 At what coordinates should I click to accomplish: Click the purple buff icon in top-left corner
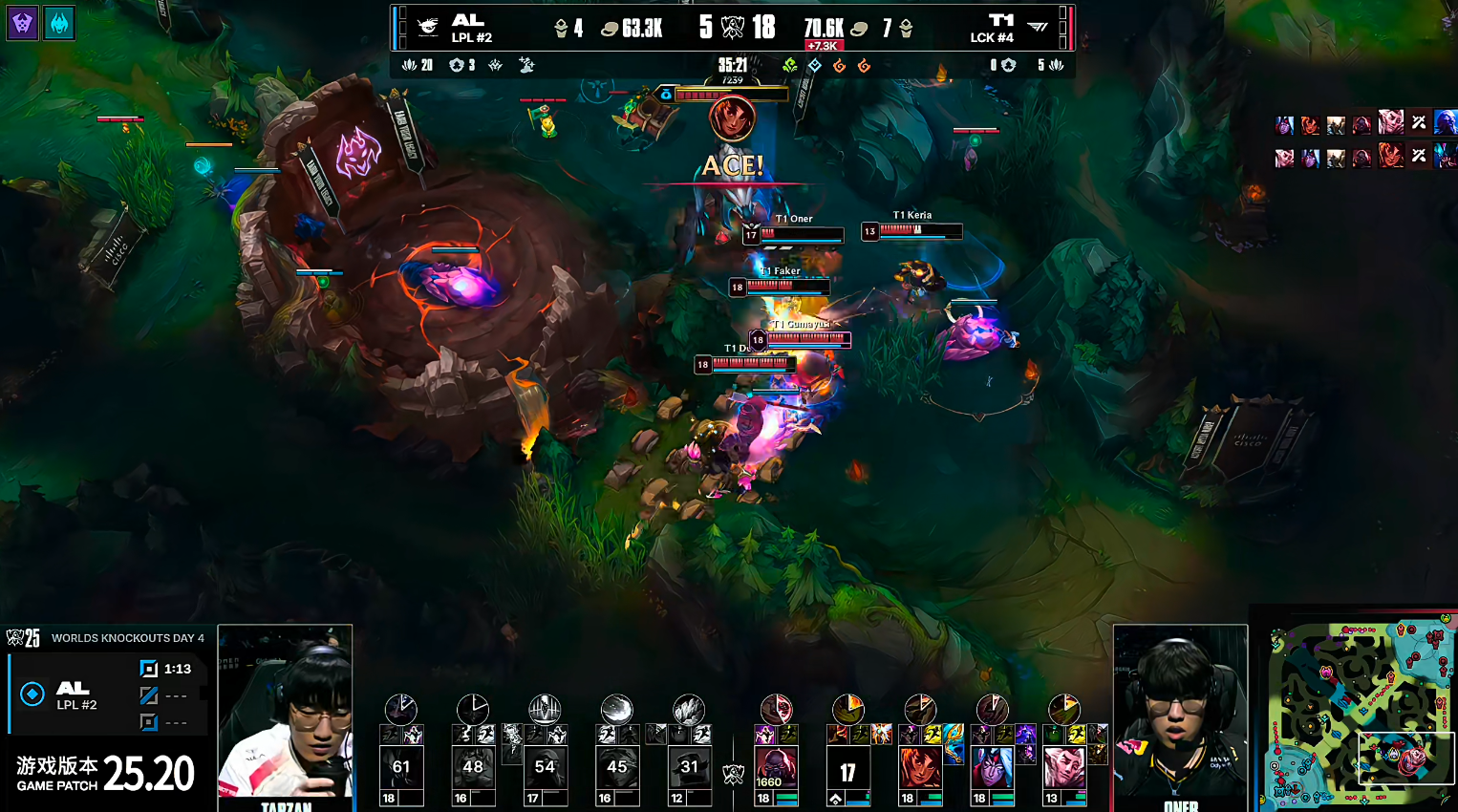point(23,23)
